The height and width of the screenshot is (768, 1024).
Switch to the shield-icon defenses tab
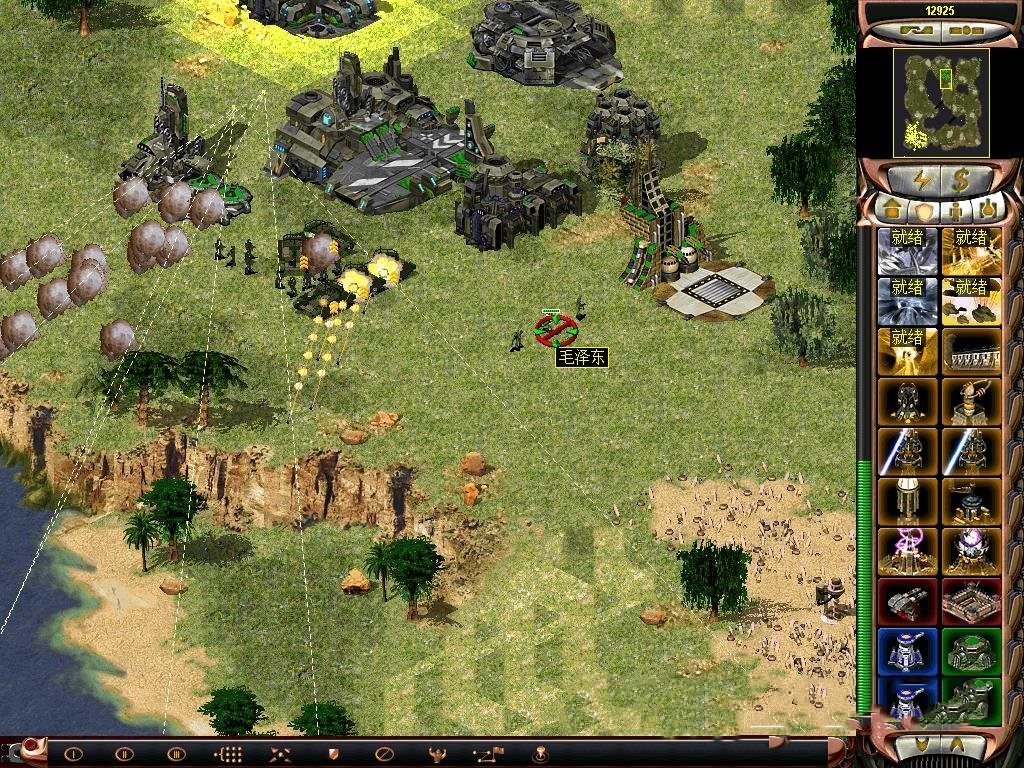[x=924, y=211]
